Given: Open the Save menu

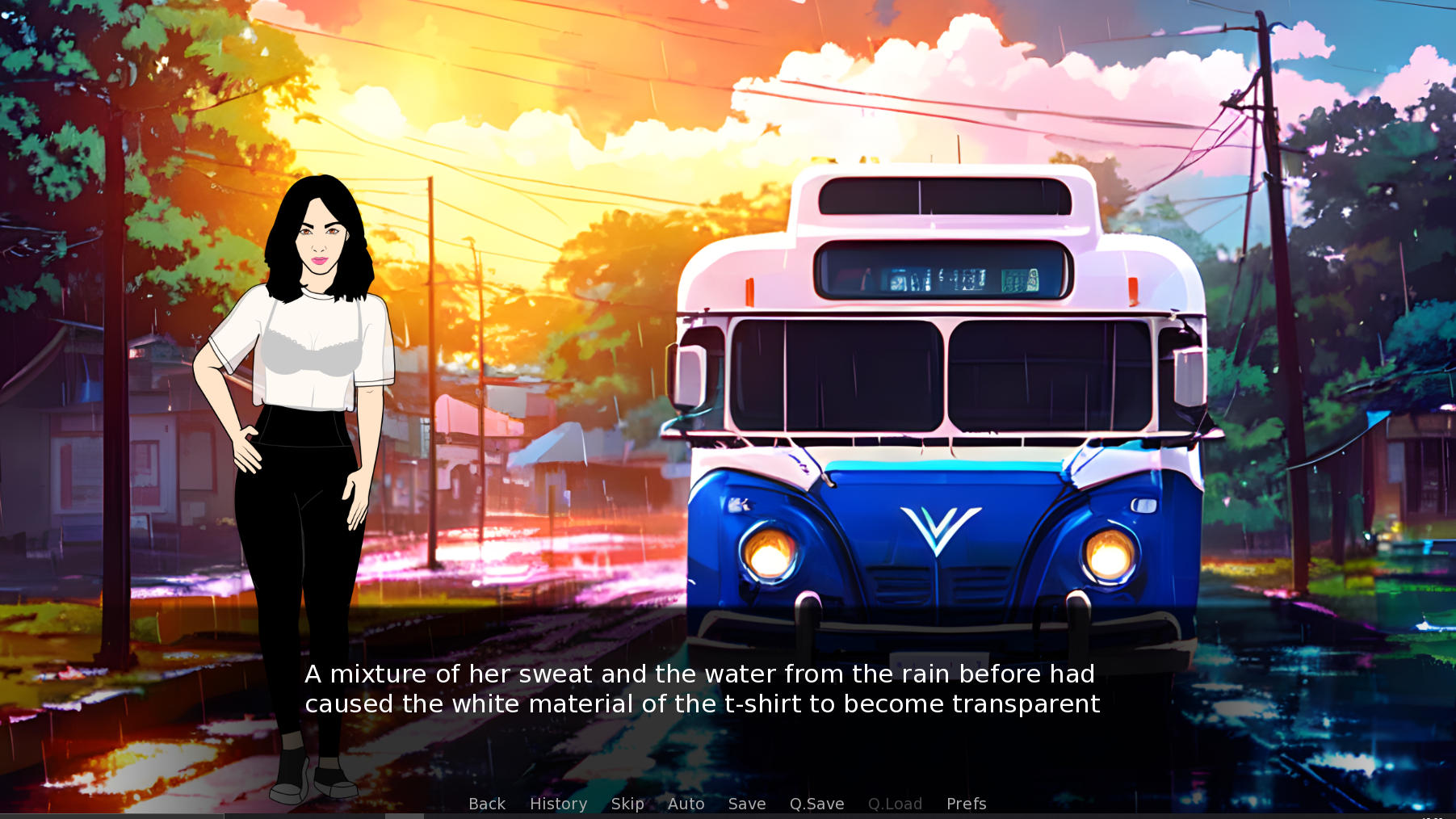Looking at the screenshot, I should point(747,804).
